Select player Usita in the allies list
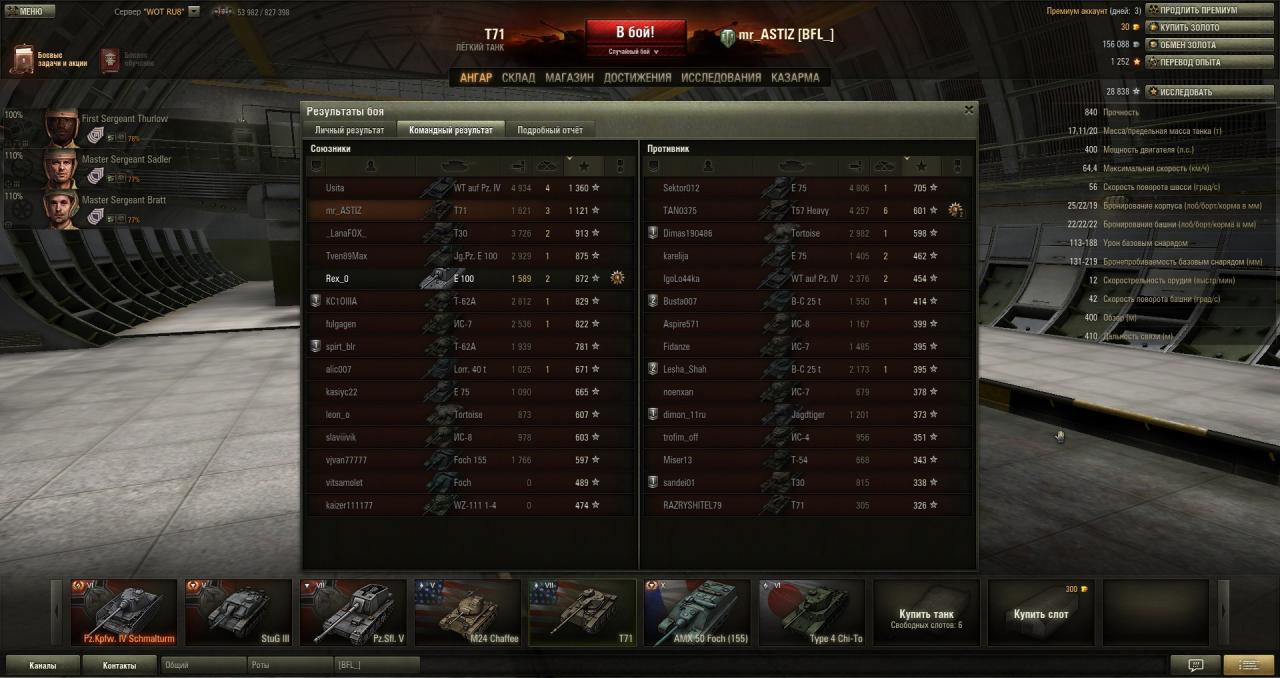This screenshot has height=678, width=1280. click(x=335, y=188)
